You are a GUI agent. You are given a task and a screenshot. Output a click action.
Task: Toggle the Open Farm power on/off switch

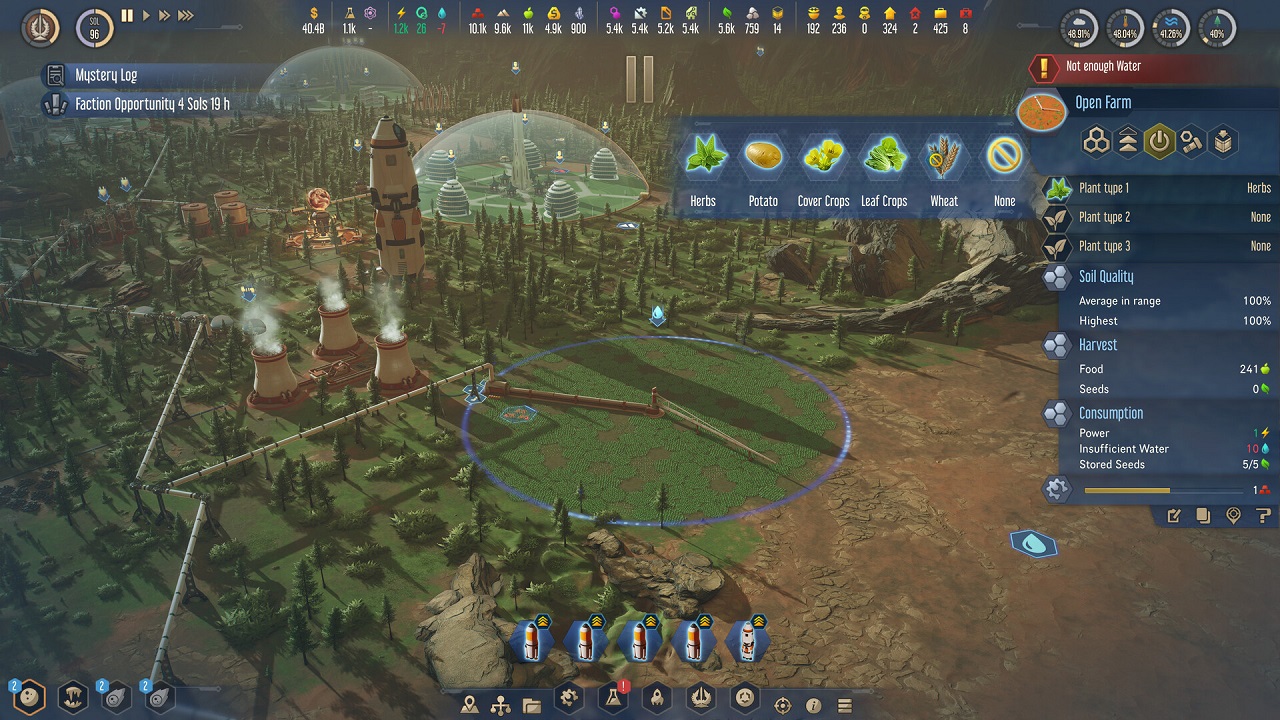1157,141
